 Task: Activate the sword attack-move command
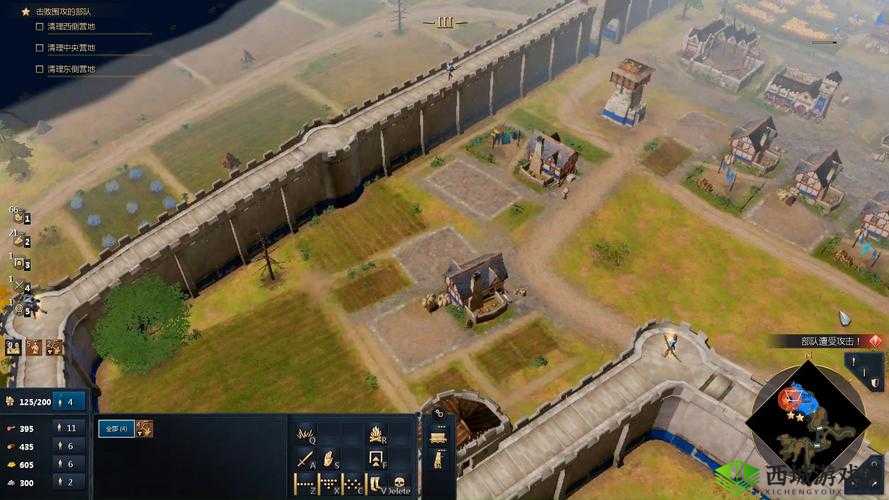pos(305,460)
